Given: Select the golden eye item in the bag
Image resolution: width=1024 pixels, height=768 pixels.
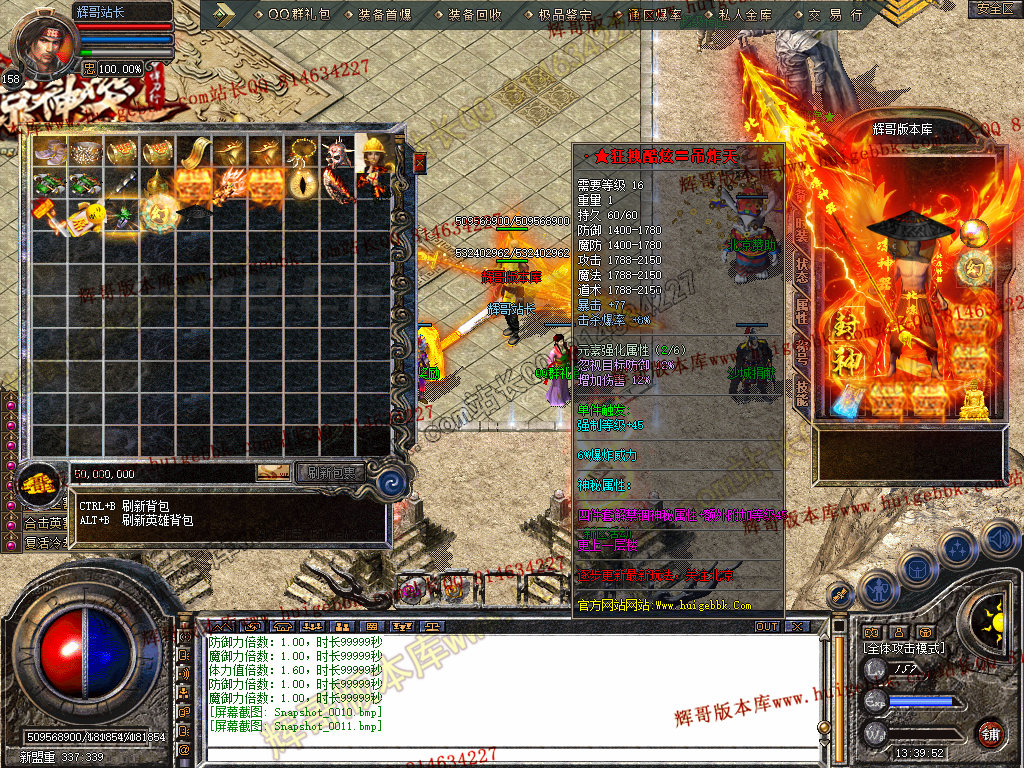Looking at the screenshot, I should (x=300, y=184).
